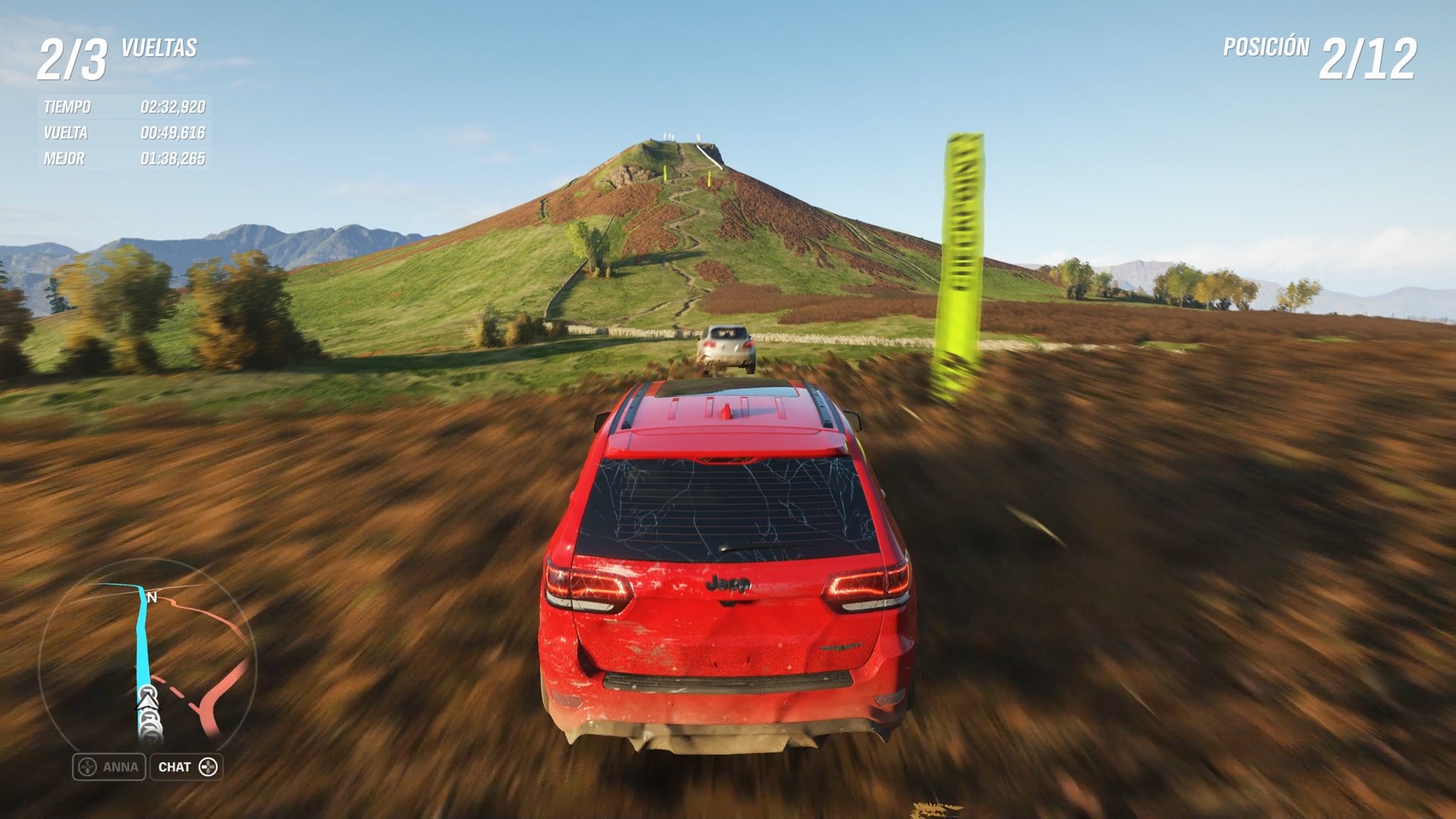1456x819 pixels.
Task: Select the ANNA d-pad icon
Action: click(87, 767)
